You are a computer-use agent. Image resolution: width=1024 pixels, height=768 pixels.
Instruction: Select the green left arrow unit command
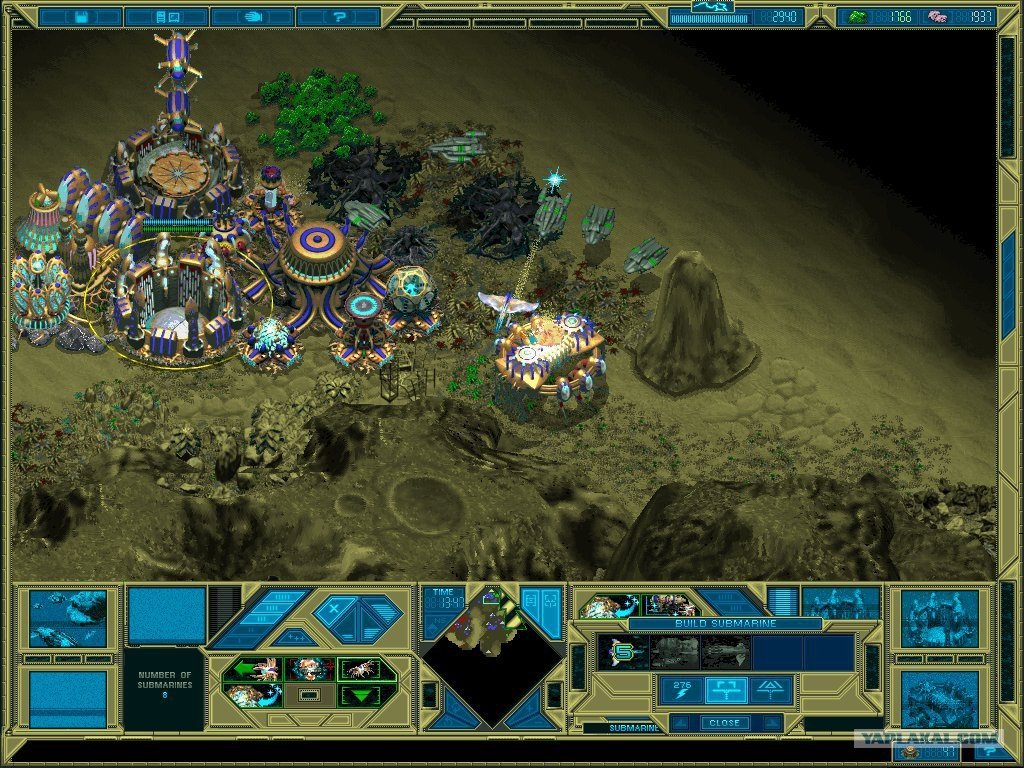click(251, 669)
